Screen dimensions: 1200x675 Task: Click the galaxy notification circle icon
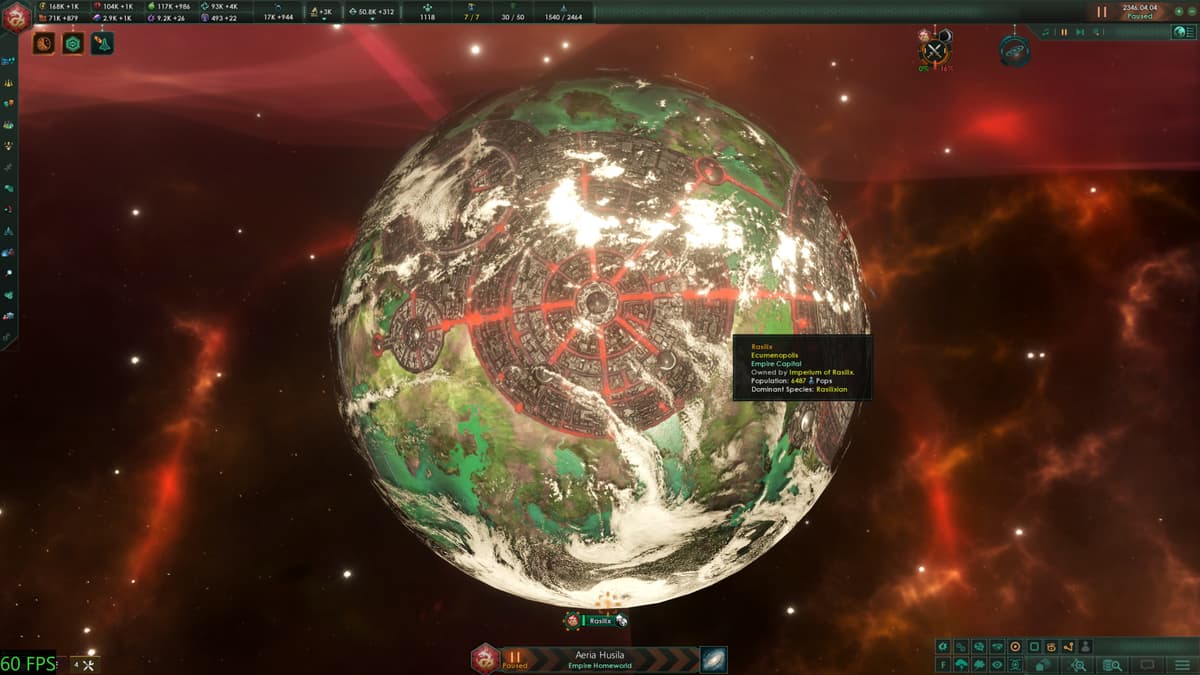pyautogui.click(x=1014, y=50)
